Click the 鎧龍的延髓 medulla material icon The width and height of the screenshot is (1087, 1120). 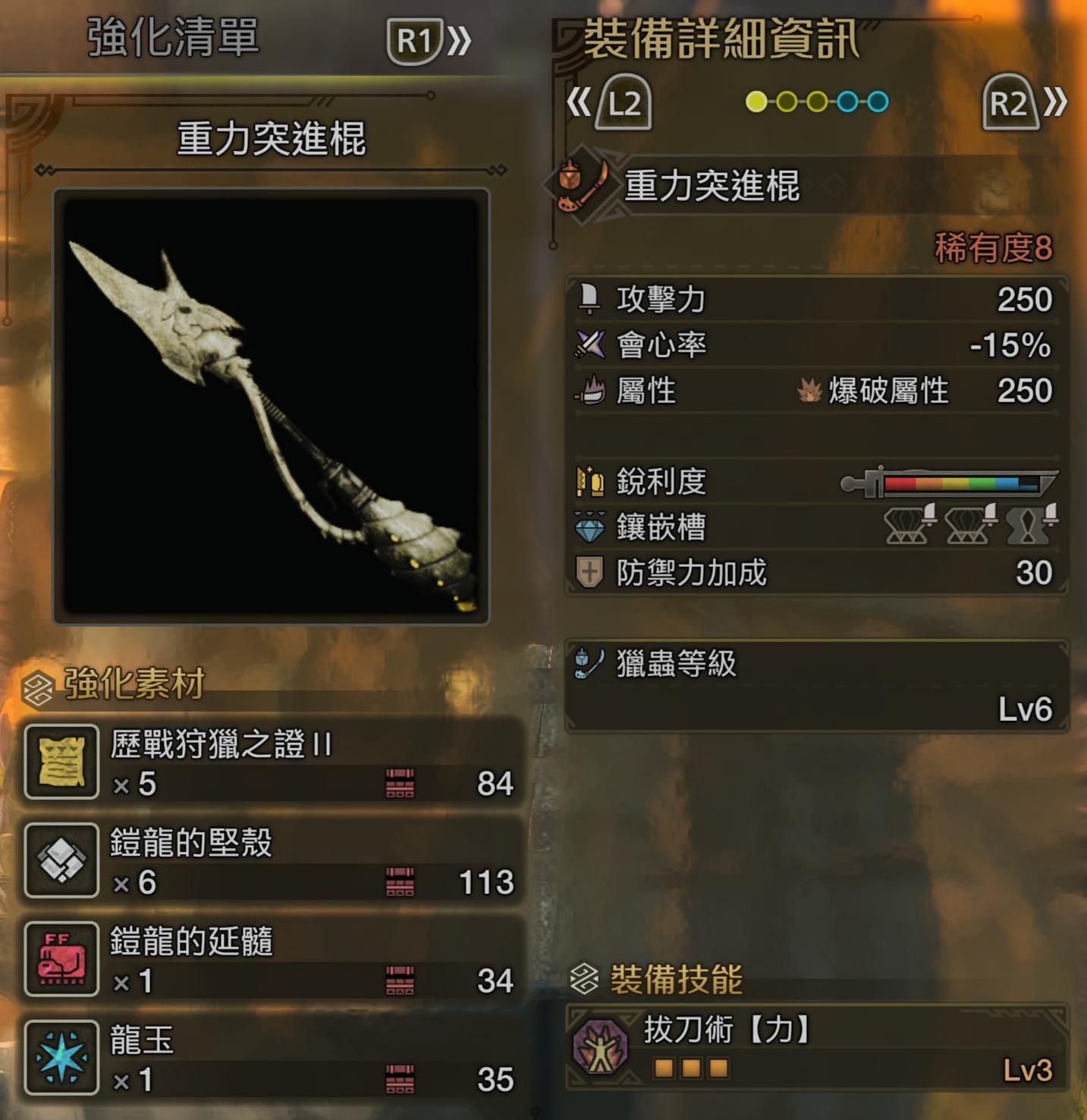tap(61, 958)
